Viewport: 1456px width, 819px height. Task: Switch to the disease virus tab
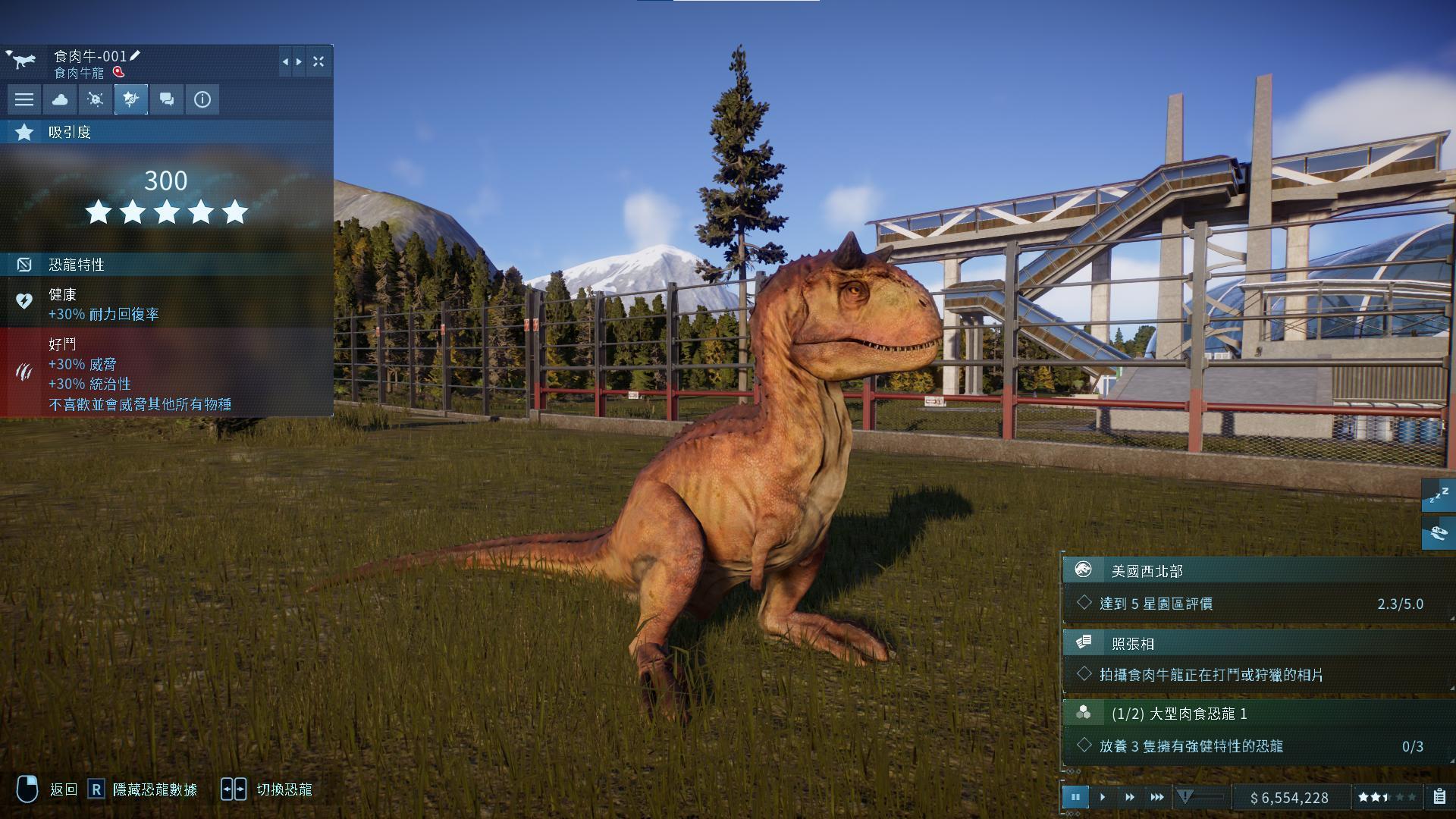point(96,99)
